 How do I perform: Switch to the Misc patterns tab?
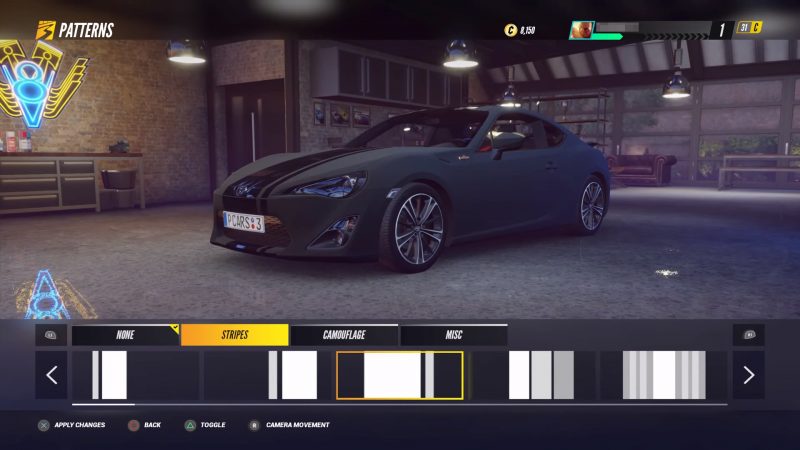tap(454, 335)
